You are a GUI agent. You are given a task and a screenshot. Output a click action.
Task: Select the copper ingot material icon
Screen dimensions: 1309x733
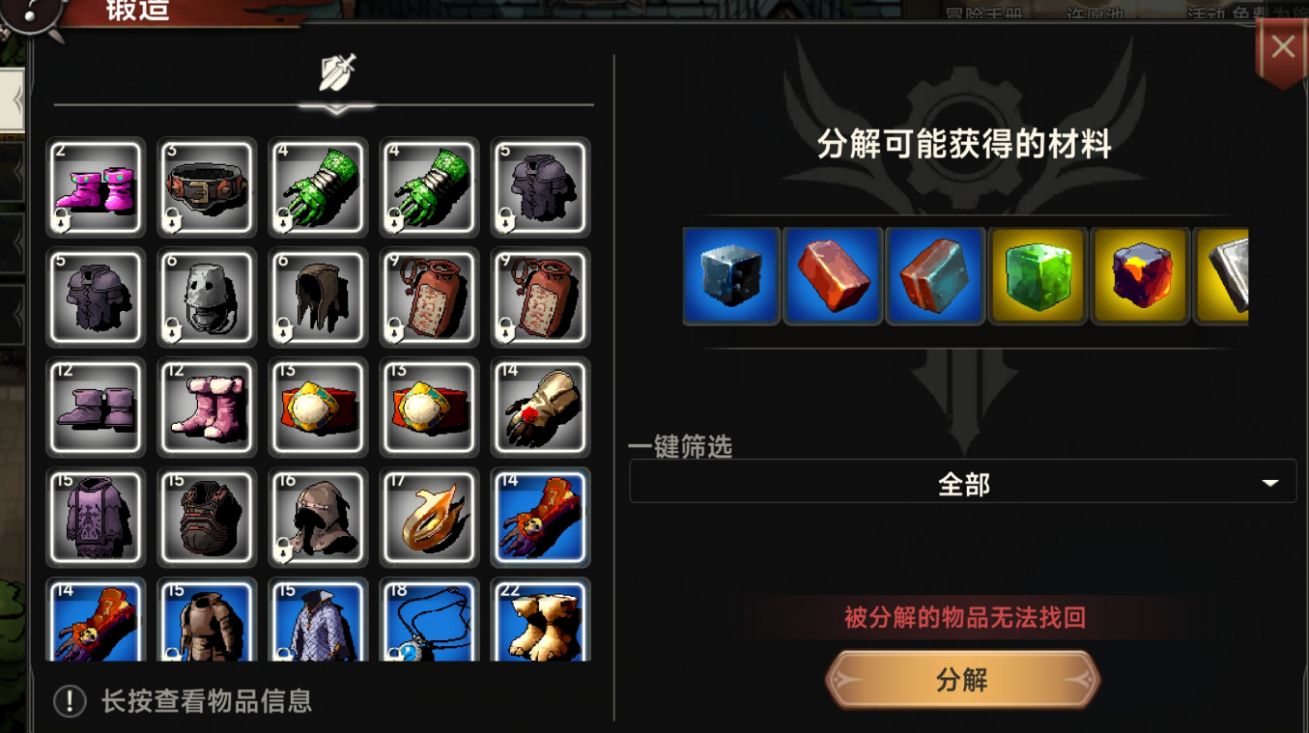tap(833, 276)
